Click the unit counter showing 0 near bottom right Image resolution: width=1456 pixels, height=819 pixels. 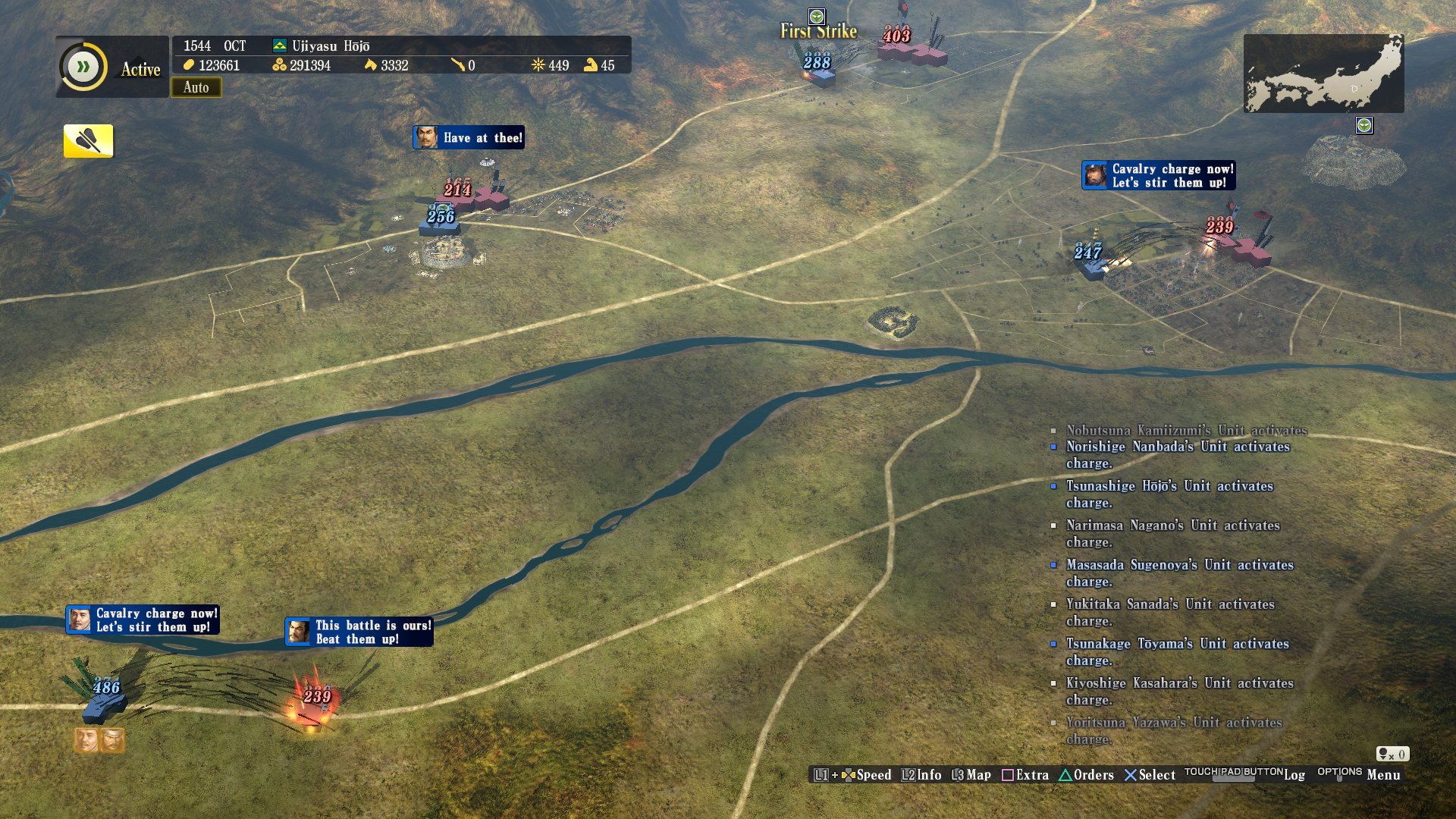(1394, 755)
